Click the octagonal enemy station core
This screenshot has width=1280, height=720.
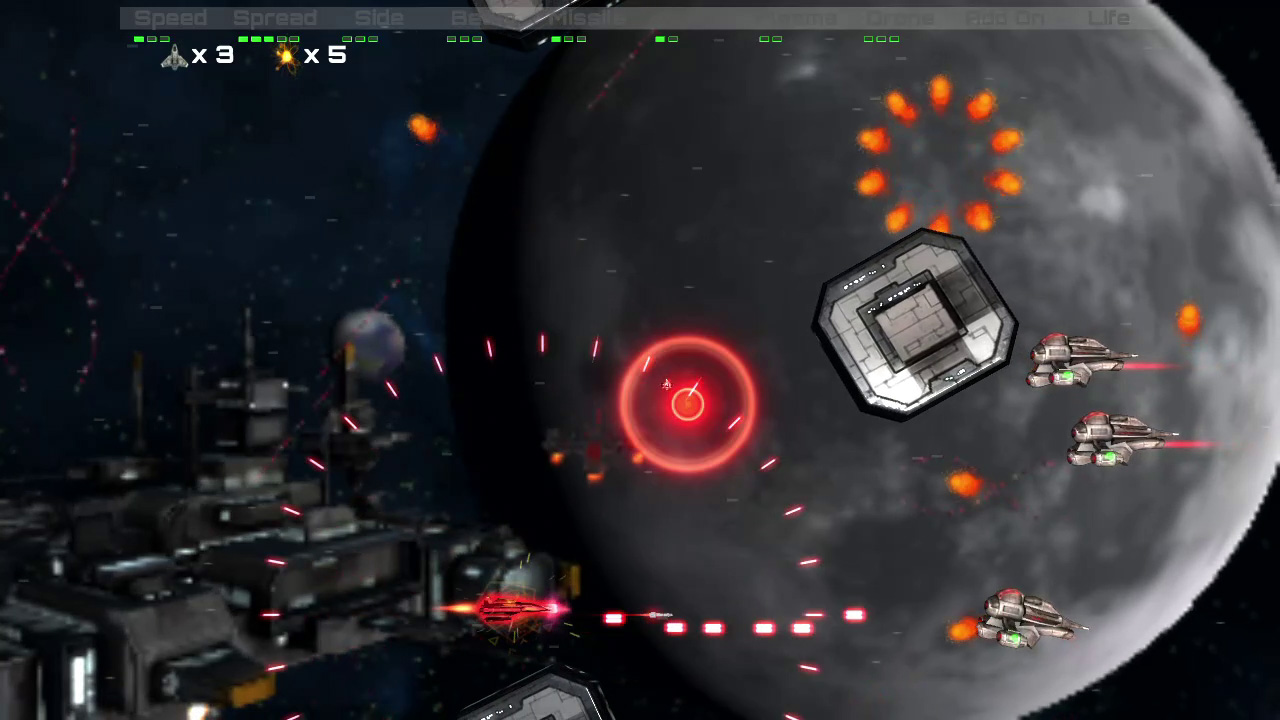pos(915,320)
